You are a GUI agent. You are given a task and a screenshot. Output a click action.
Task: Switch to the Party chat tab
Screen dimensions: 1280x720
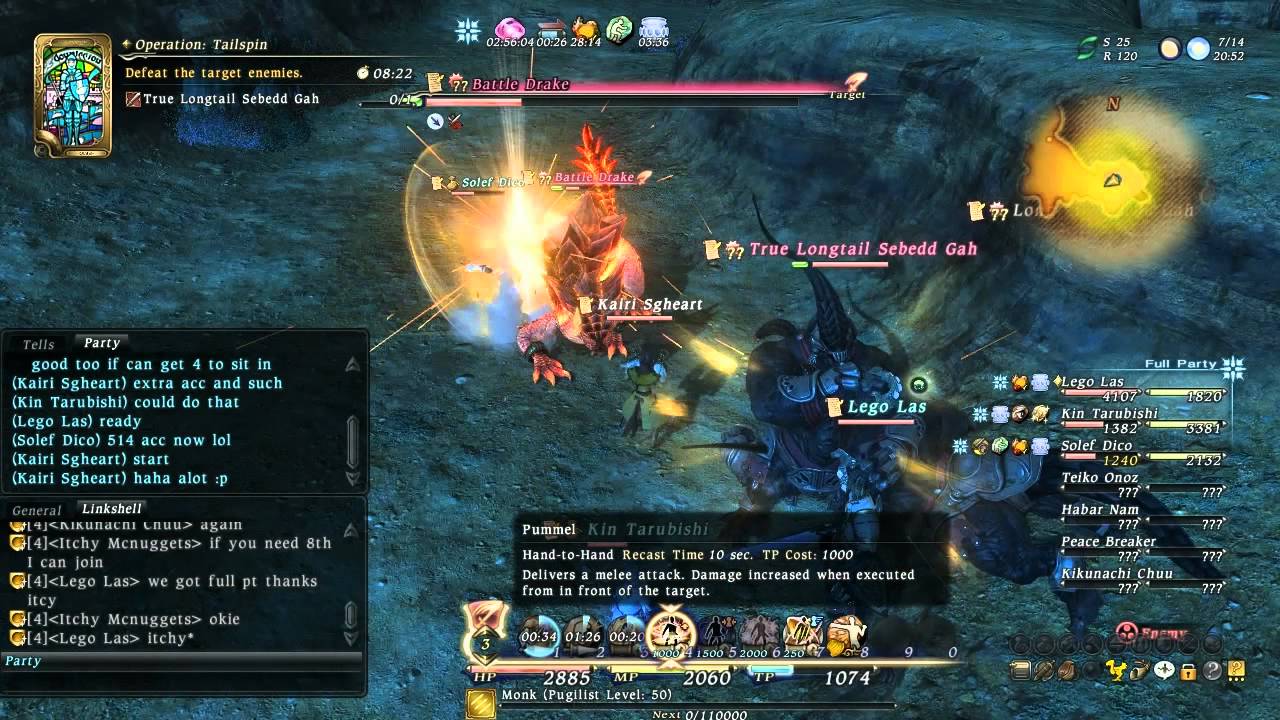point(101,343)
